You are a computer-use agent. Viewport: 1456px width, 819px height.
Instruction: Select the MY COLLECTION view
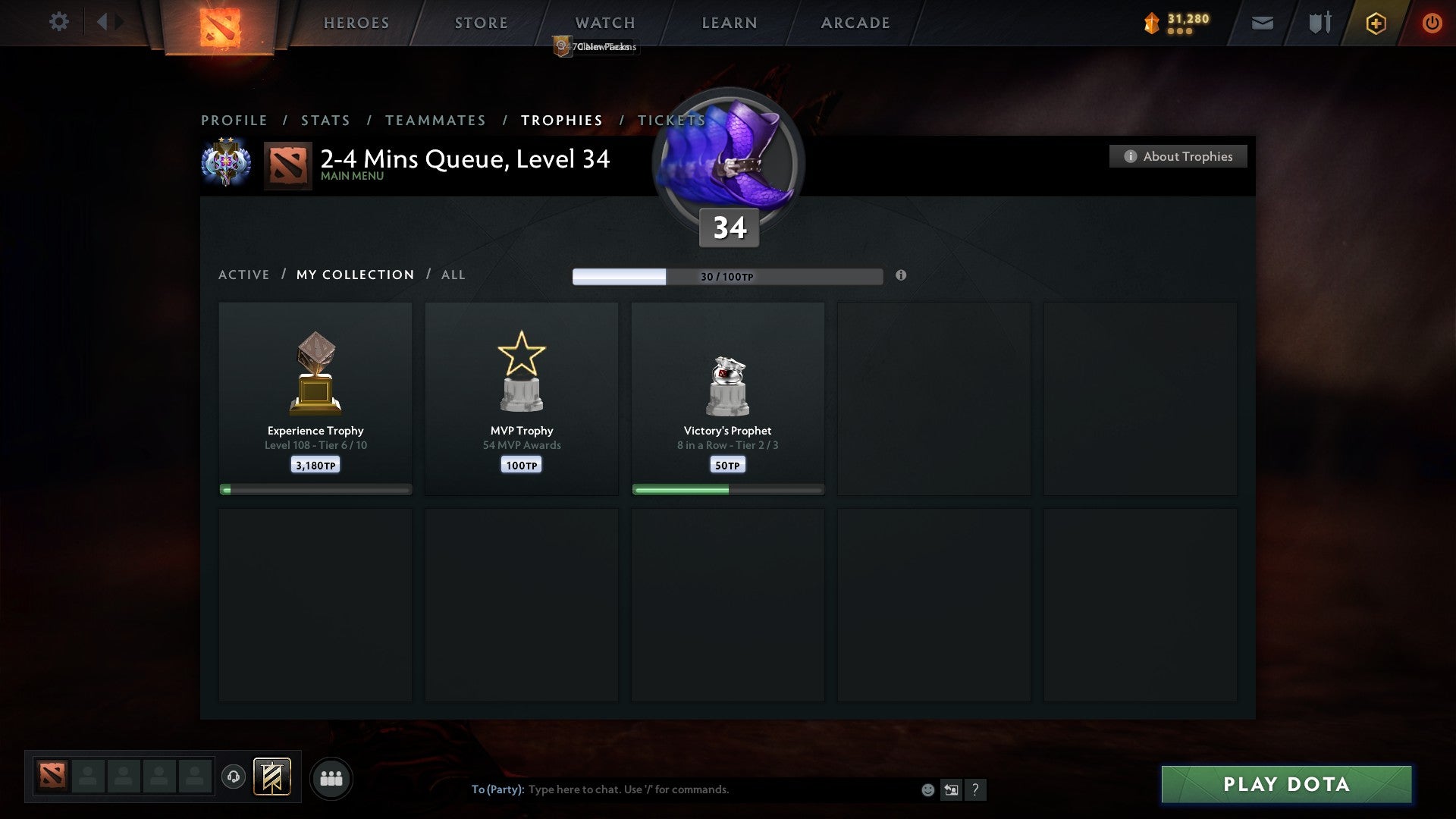(x=354, y=275)
